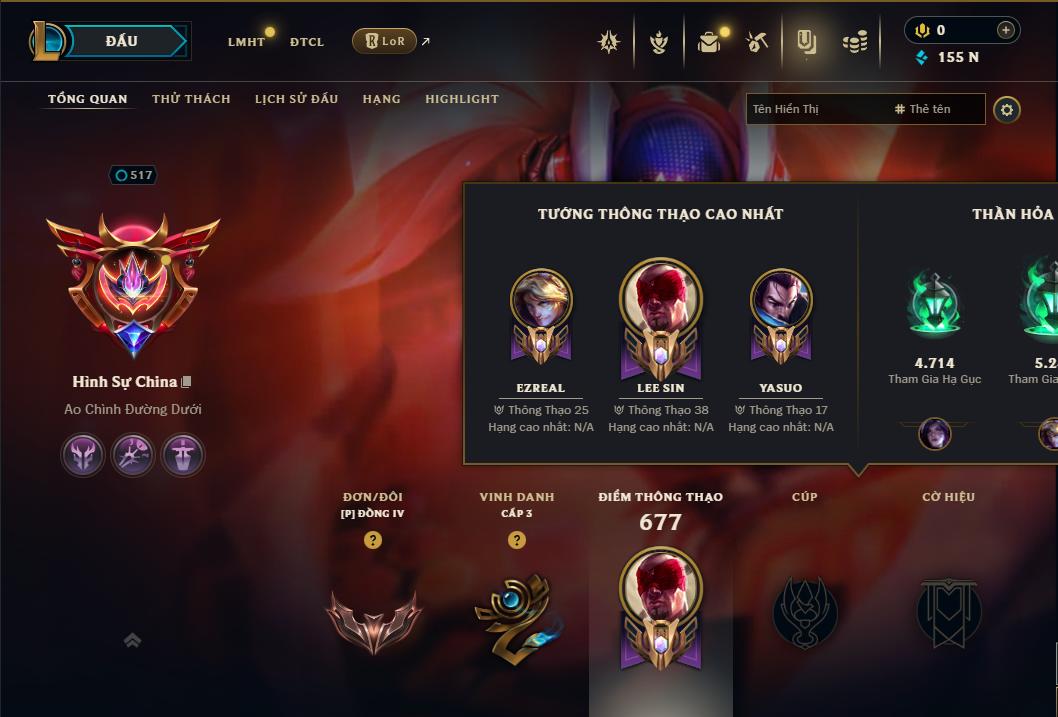Open the coin stack store icon

point(854,42)
